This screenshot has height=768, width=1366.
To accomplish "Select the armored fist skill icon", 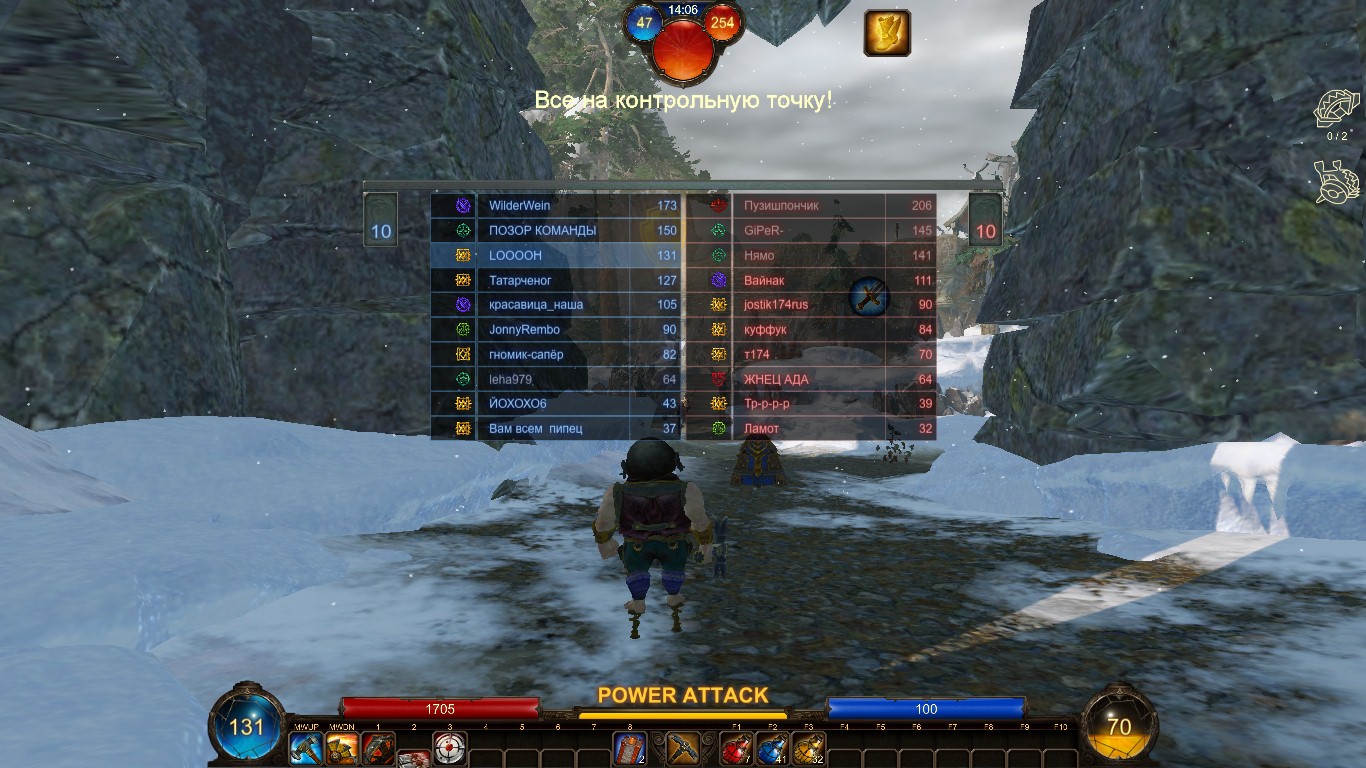I will coord(342,748).
